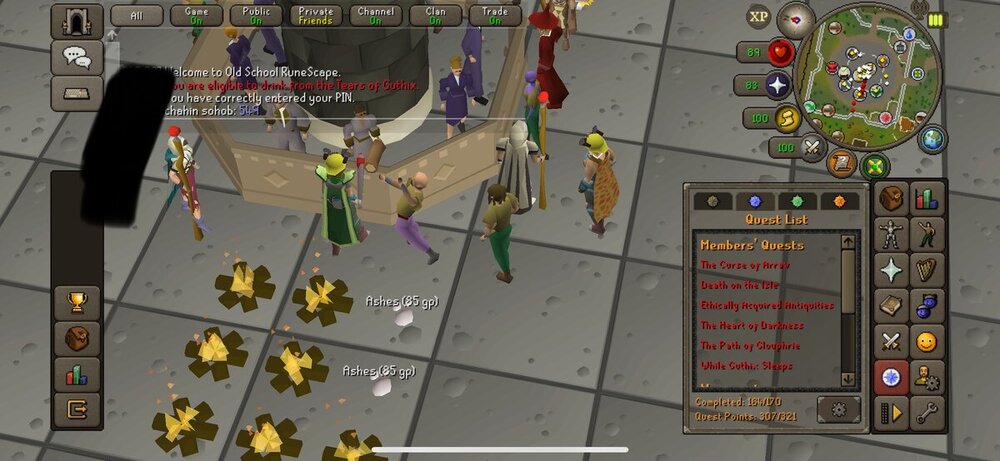Click the XP drops button

(759, 16)
